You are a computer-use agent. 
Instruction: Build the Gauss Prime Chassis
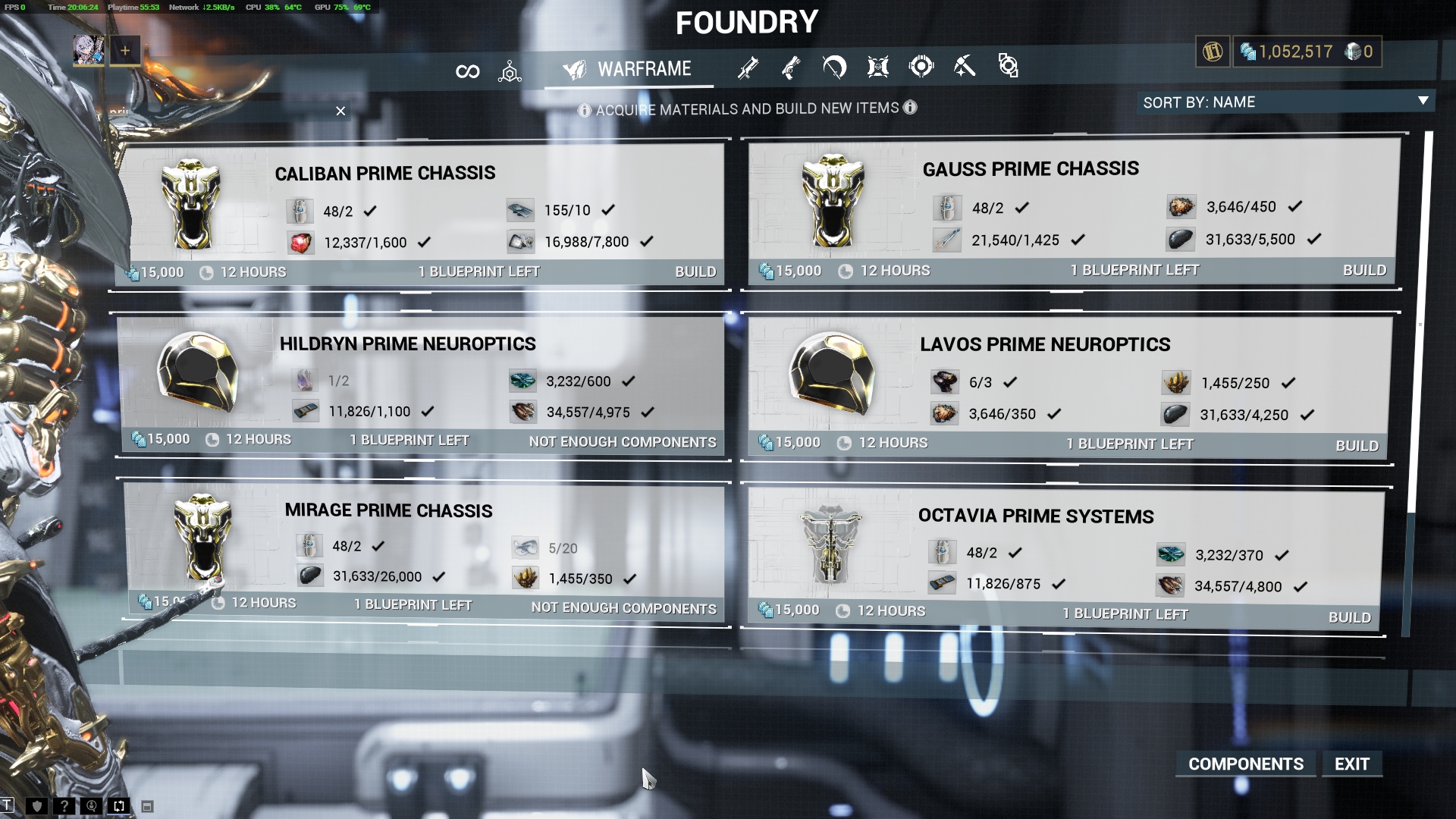1363,270
